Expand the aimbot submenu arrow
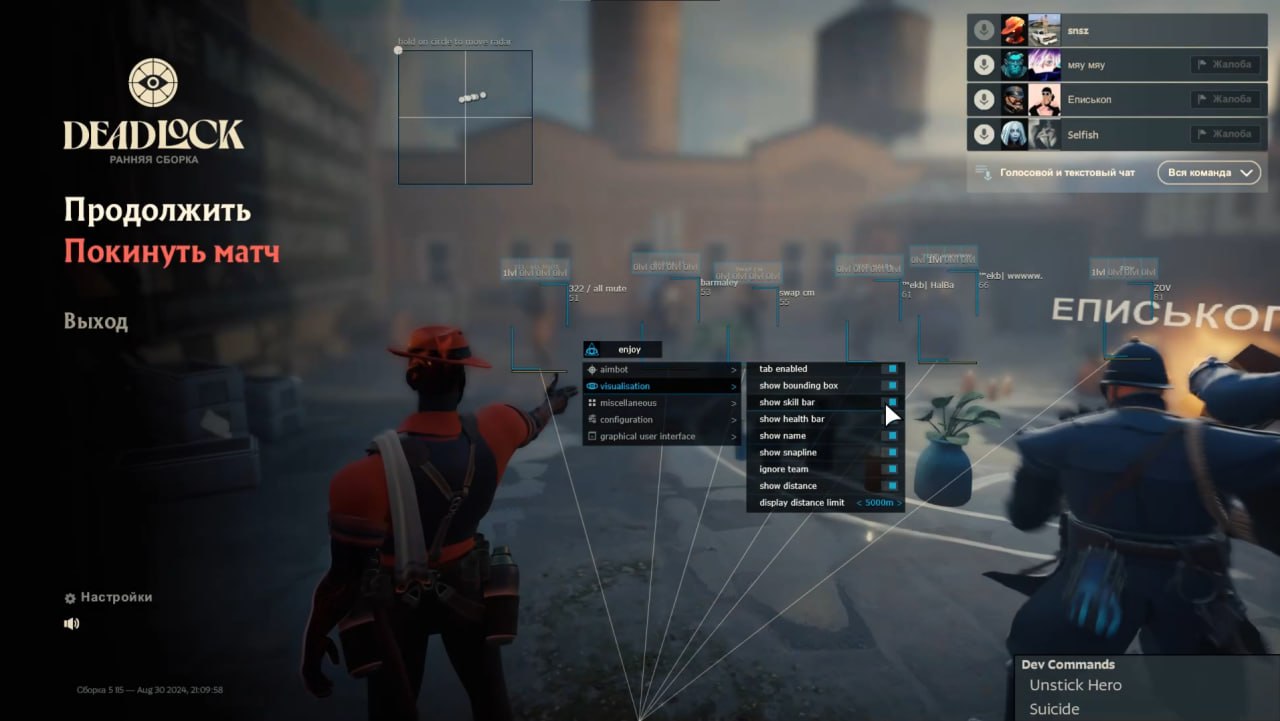The width and height of the screenshot is (1280, 721). pos(735,370)
